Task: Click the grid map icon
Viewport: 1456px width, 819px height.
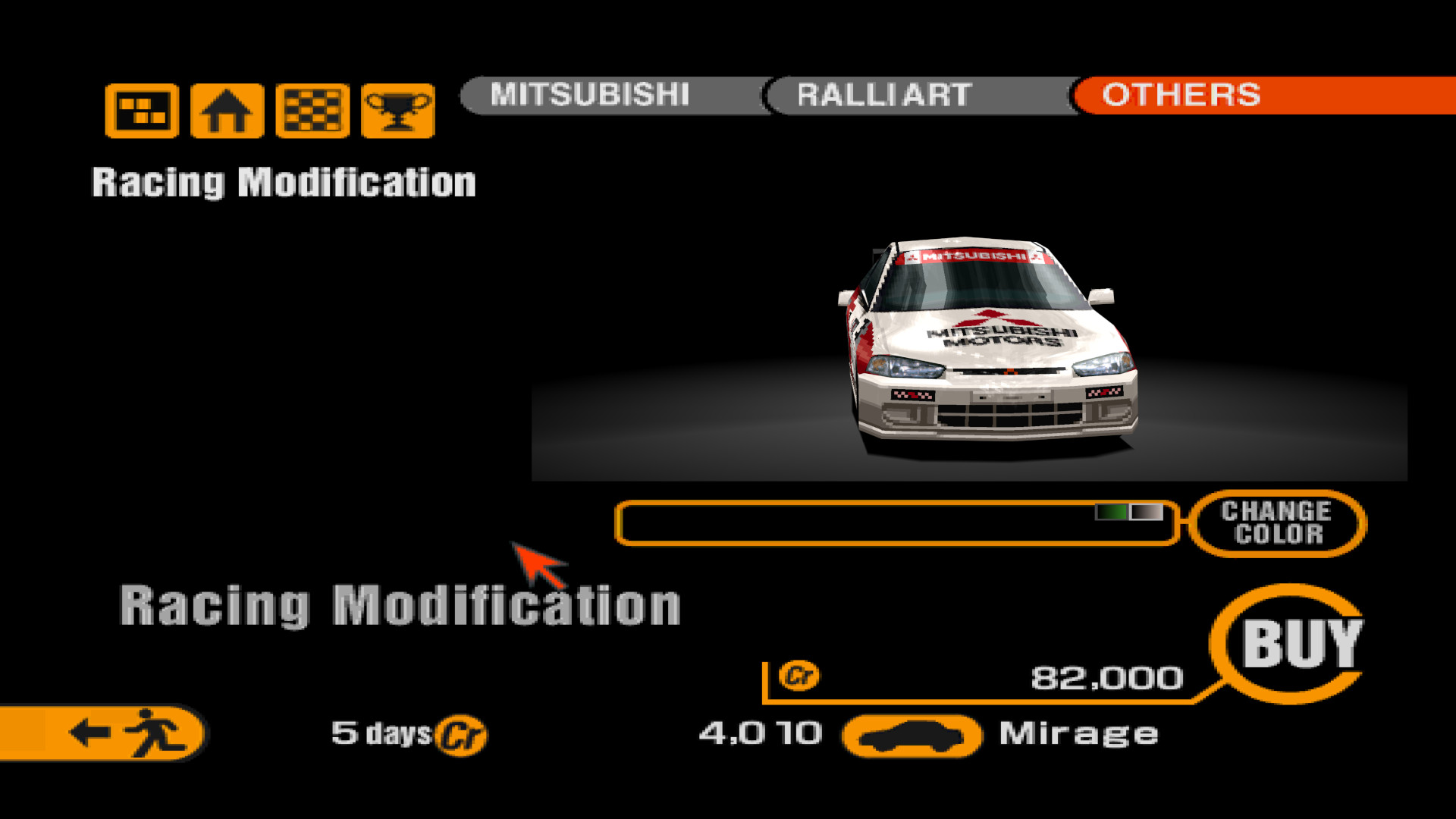Action: 142,111
